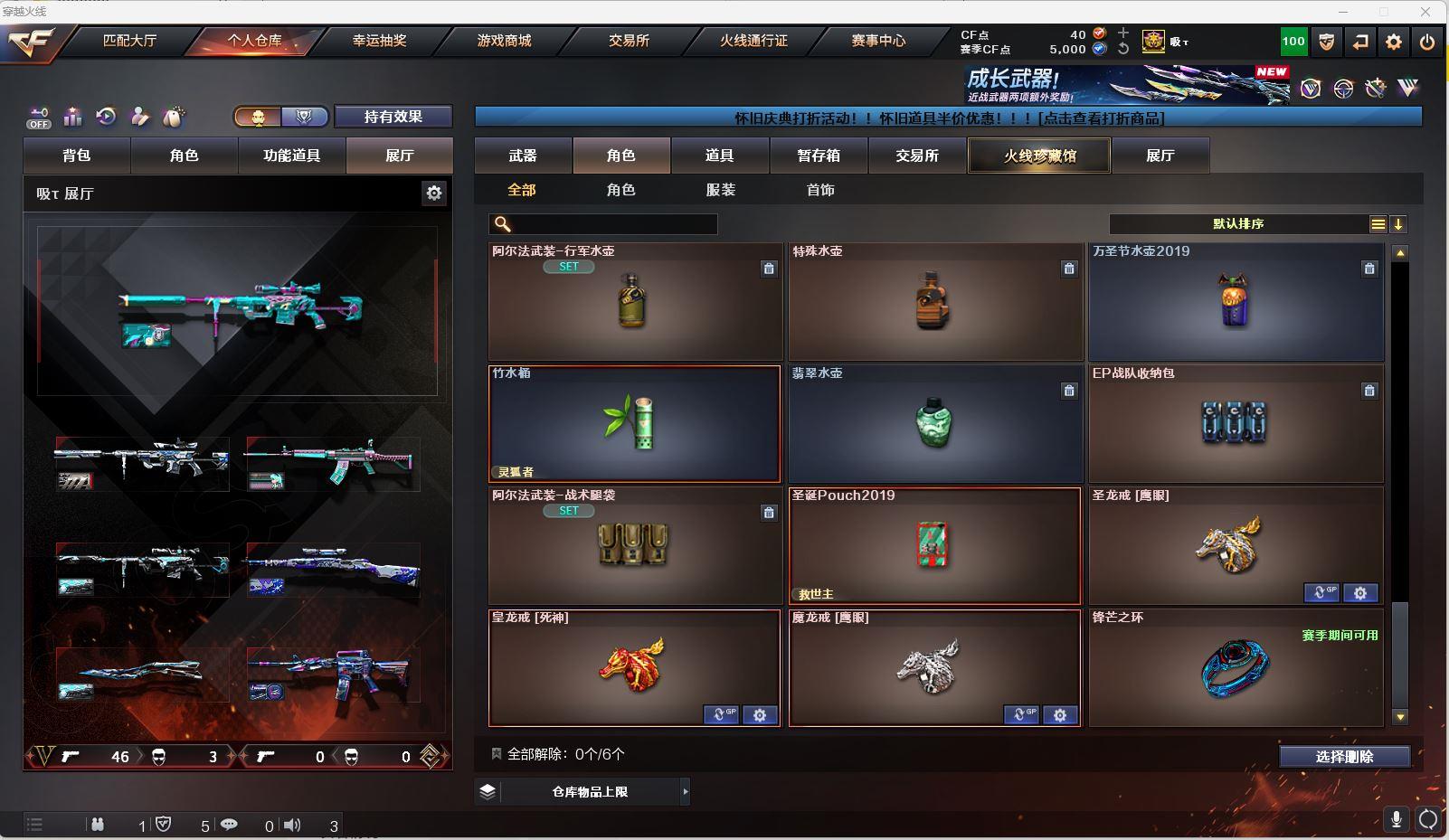
Task: Select the 功能道具 function items tab
Action: (291, 156)
